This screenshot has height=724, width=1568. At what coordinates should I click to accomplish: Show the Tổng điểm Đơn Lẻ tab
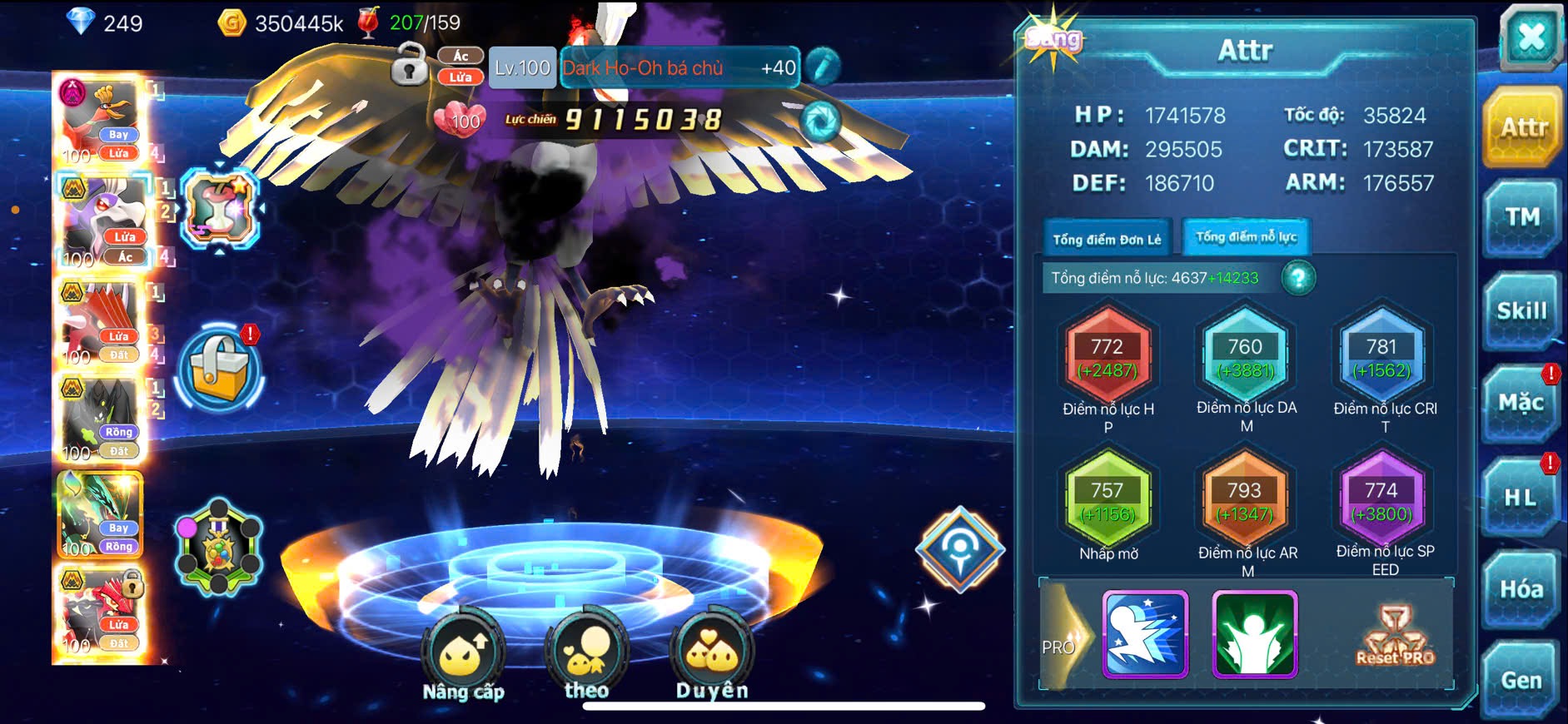point(1107,240)
